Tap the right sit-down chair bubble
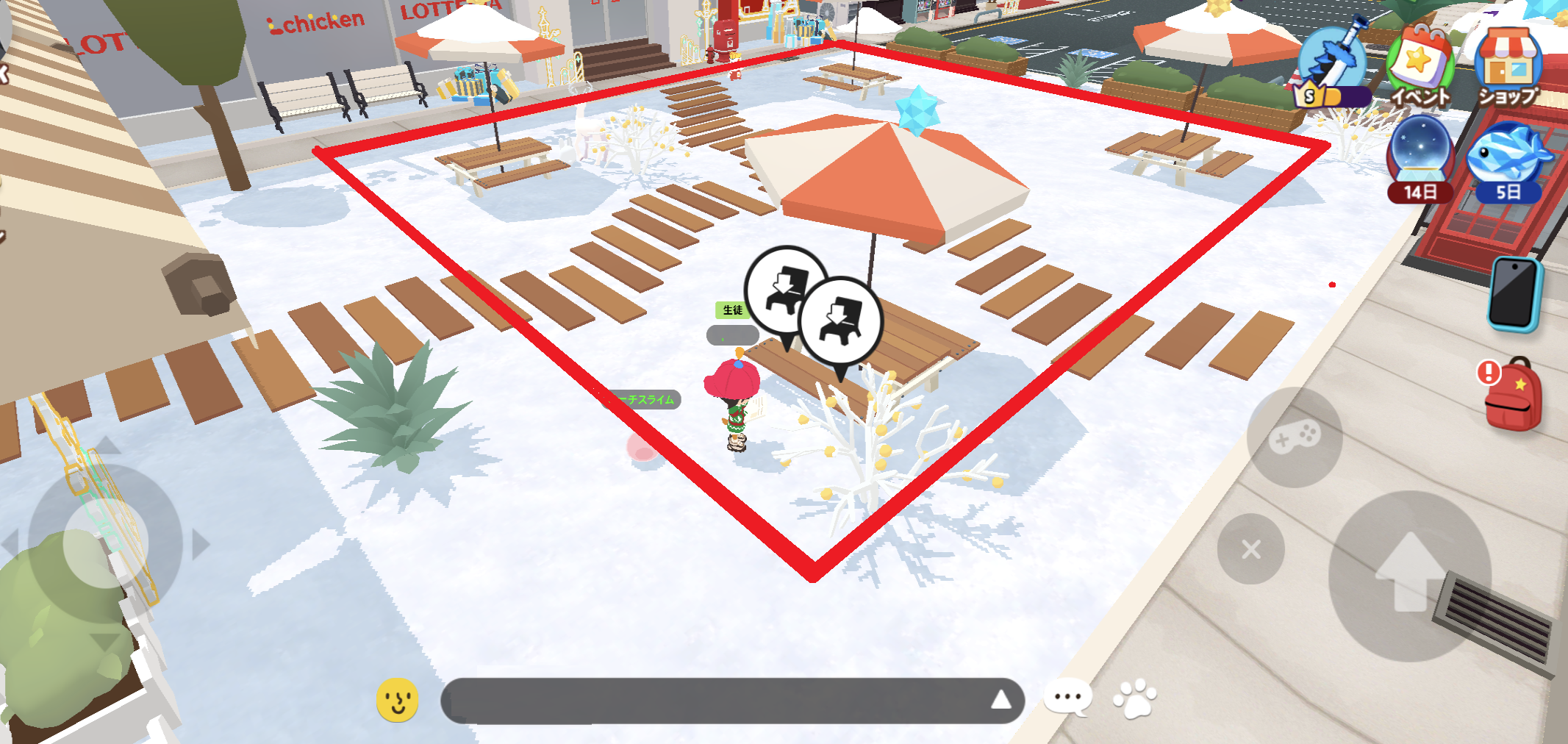The height and width of the screenshot is (744, 1568). tap(840, 321)
